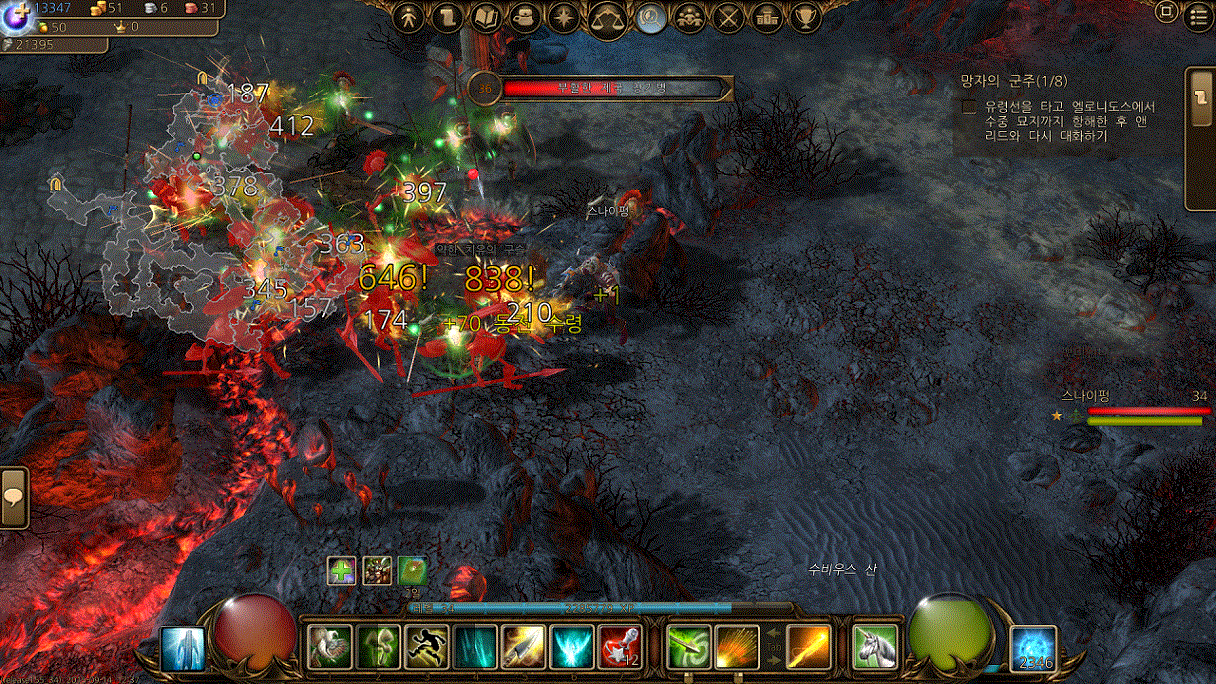Open the group of people guild icon

pos(690,17)
